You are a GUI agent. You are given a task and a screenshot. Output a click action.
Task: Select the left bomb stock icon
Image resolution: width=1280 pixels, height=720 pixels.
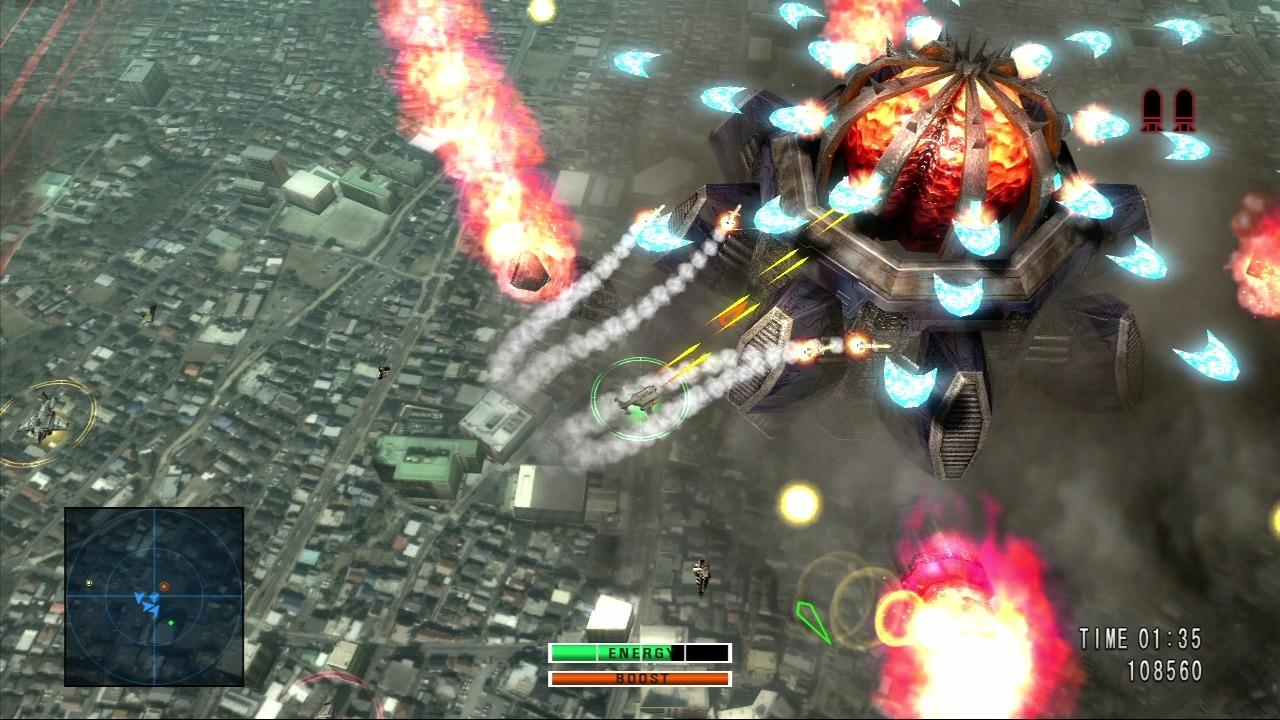pyautogui.click(x=1151, y=110)
